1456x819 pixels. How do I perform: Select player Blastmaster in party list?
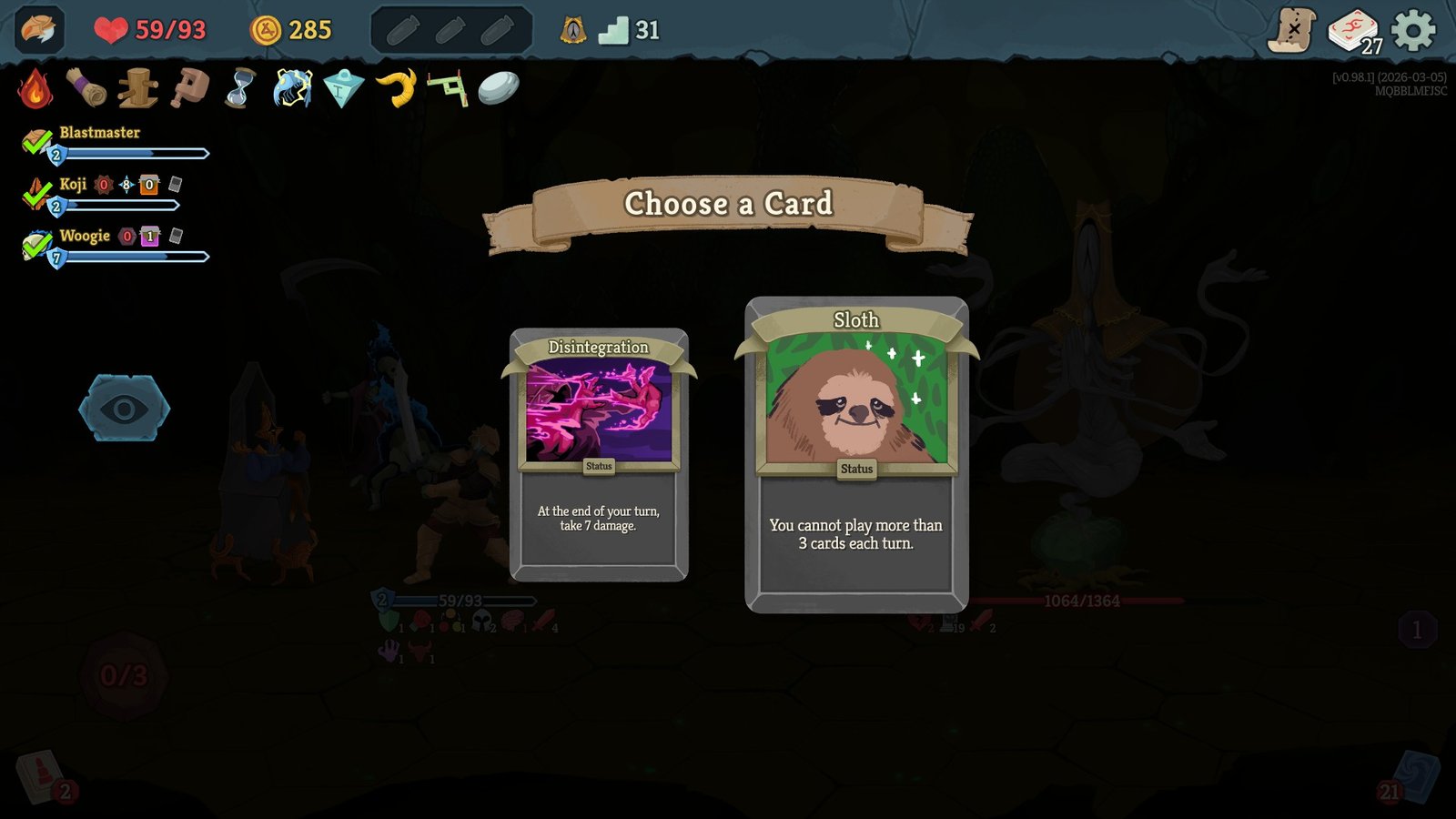tap(99, 133)
